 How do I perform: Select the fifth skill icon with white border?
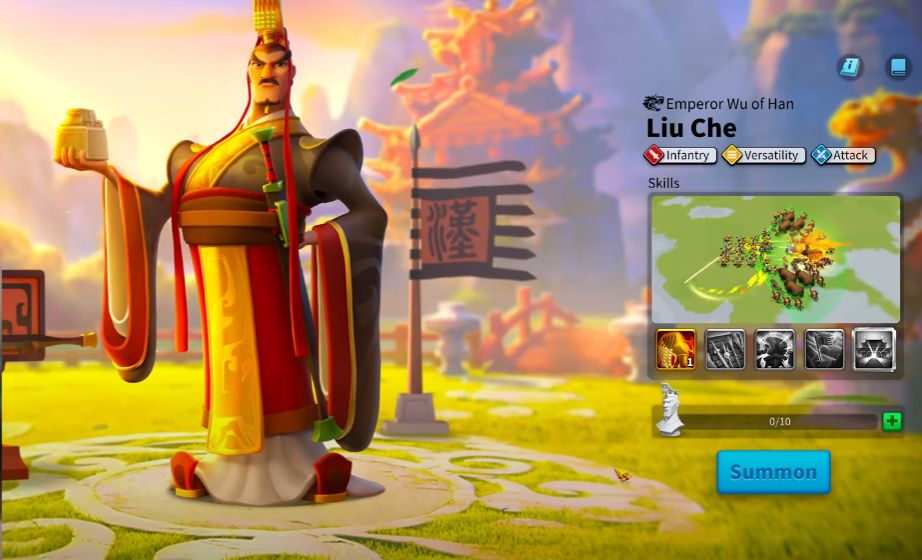pyautogui.click(x=874, y=349)
